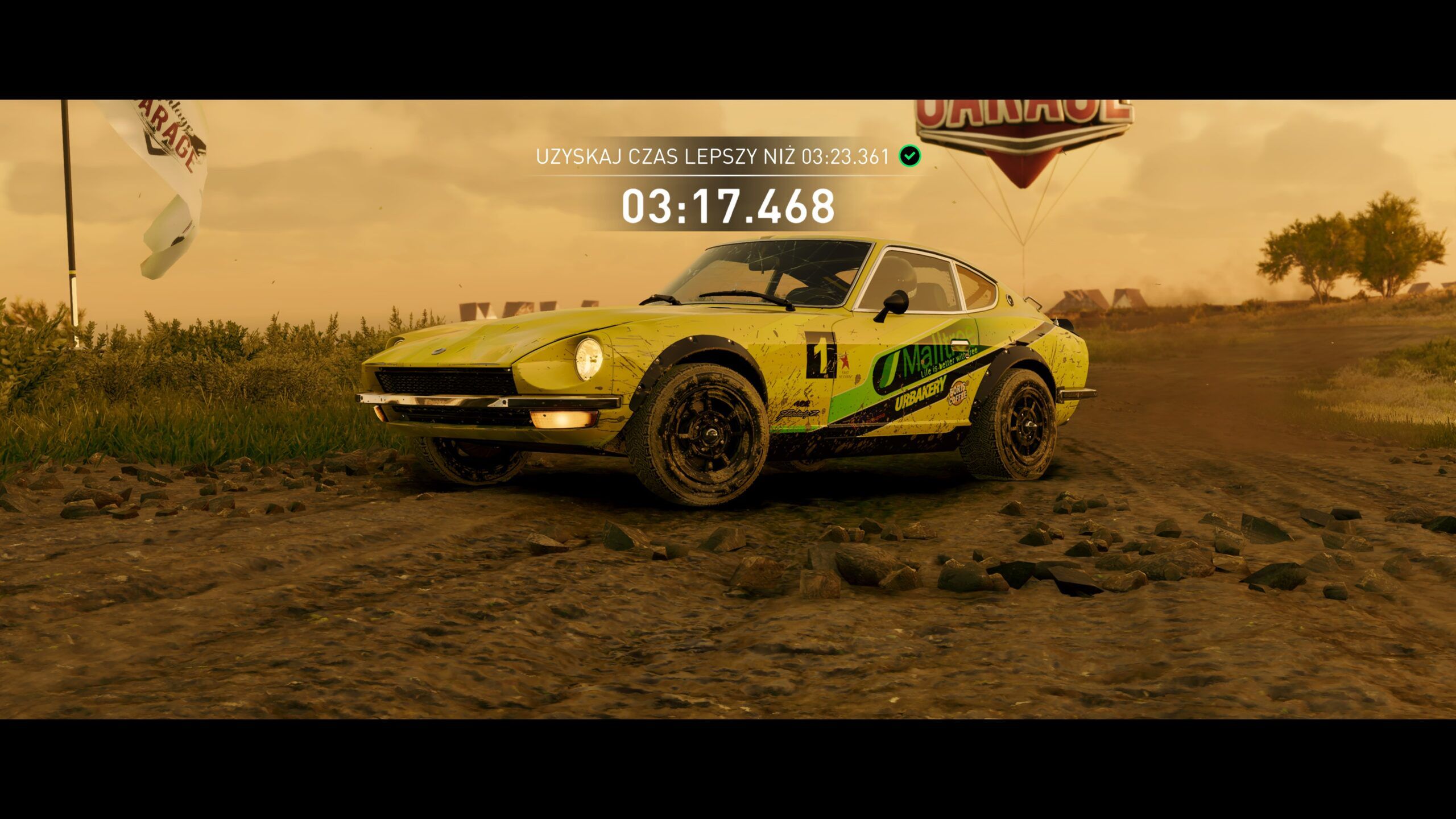Click the green objective completed checkmark

pos(910,156)
